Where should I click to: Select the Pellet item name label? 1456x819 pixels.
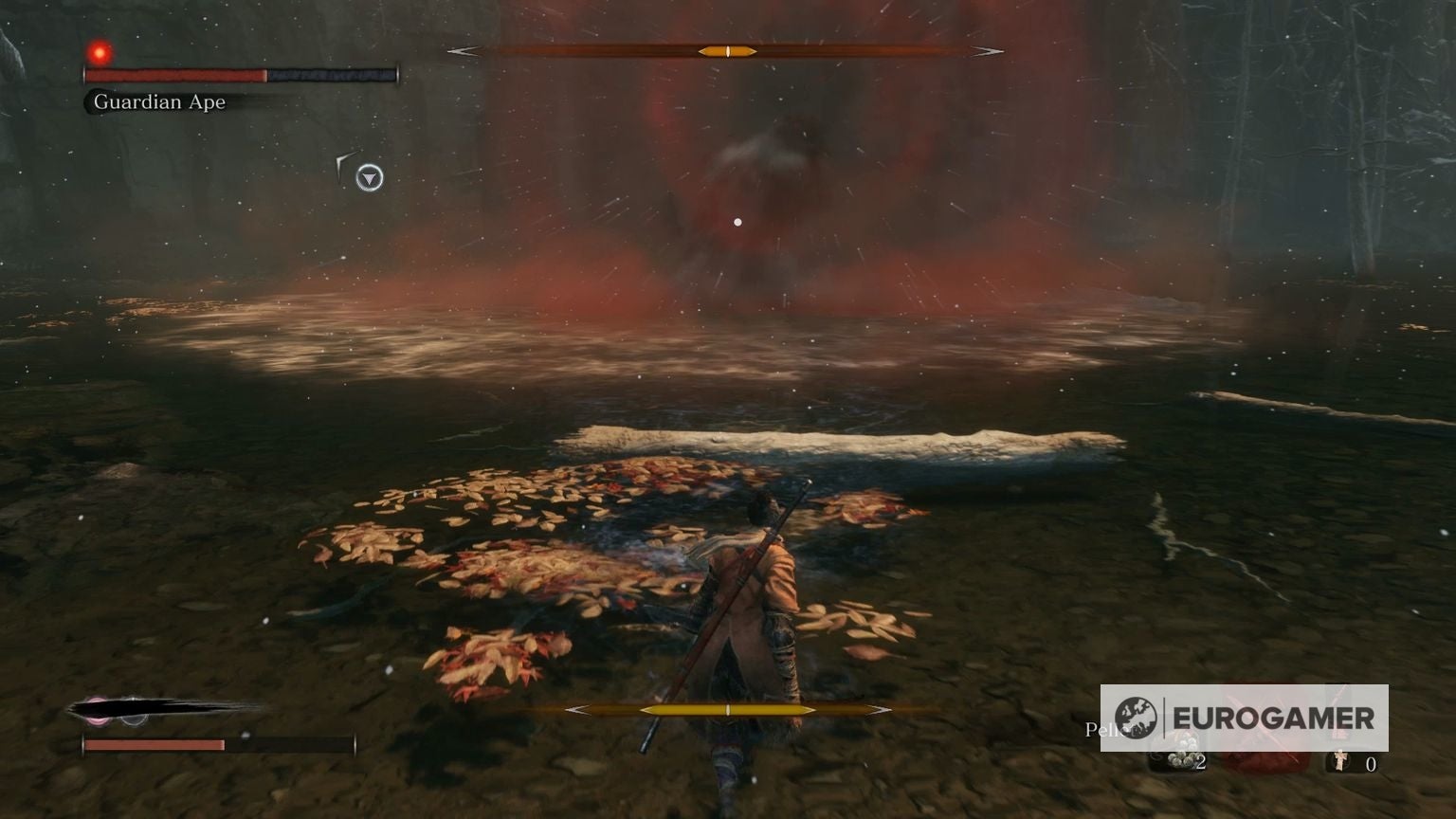pyautogui.click(x=1105, y=728)
